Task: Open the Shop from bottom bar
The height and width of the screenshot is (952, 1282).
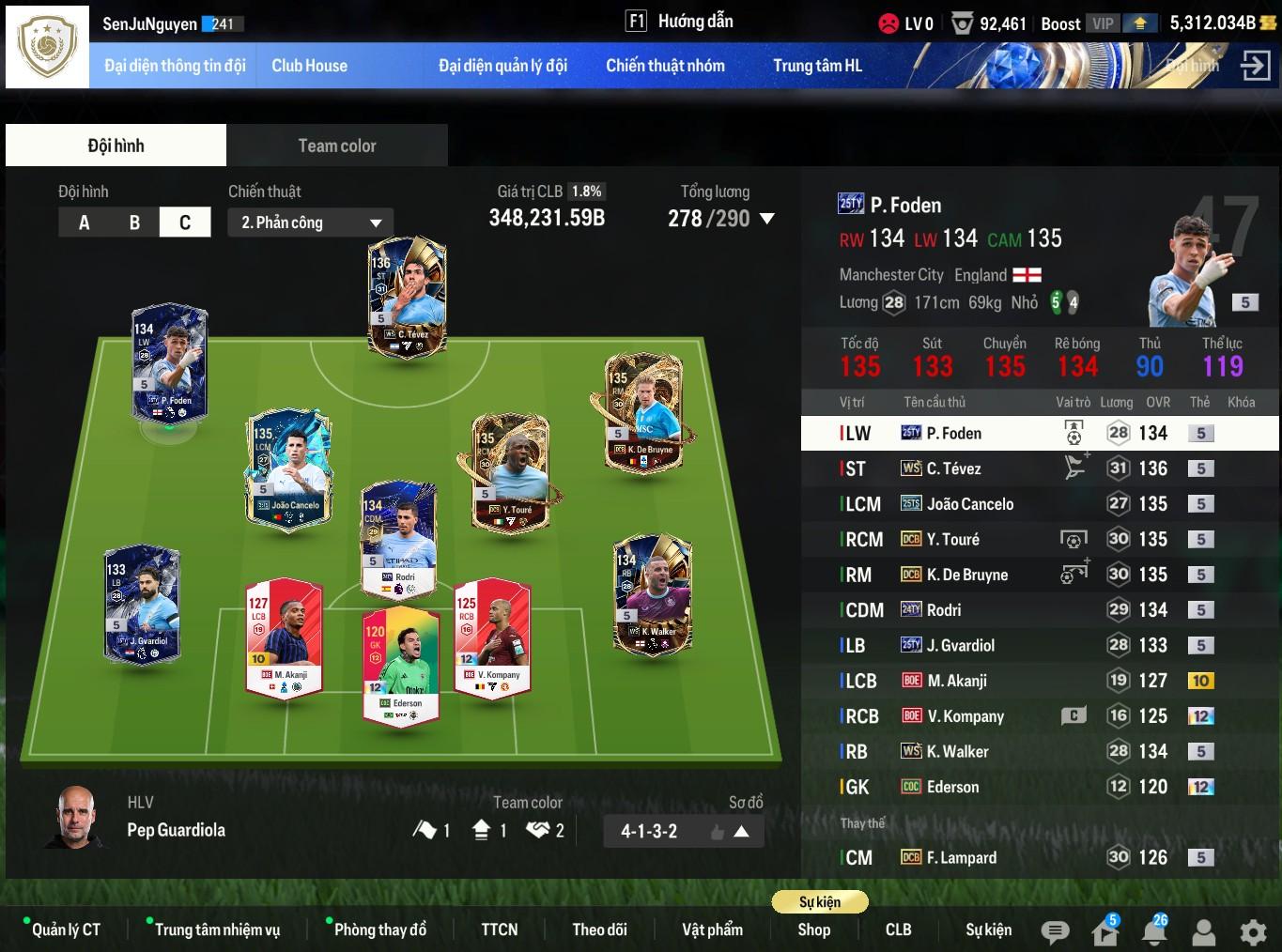Action: tap(813, 929)
